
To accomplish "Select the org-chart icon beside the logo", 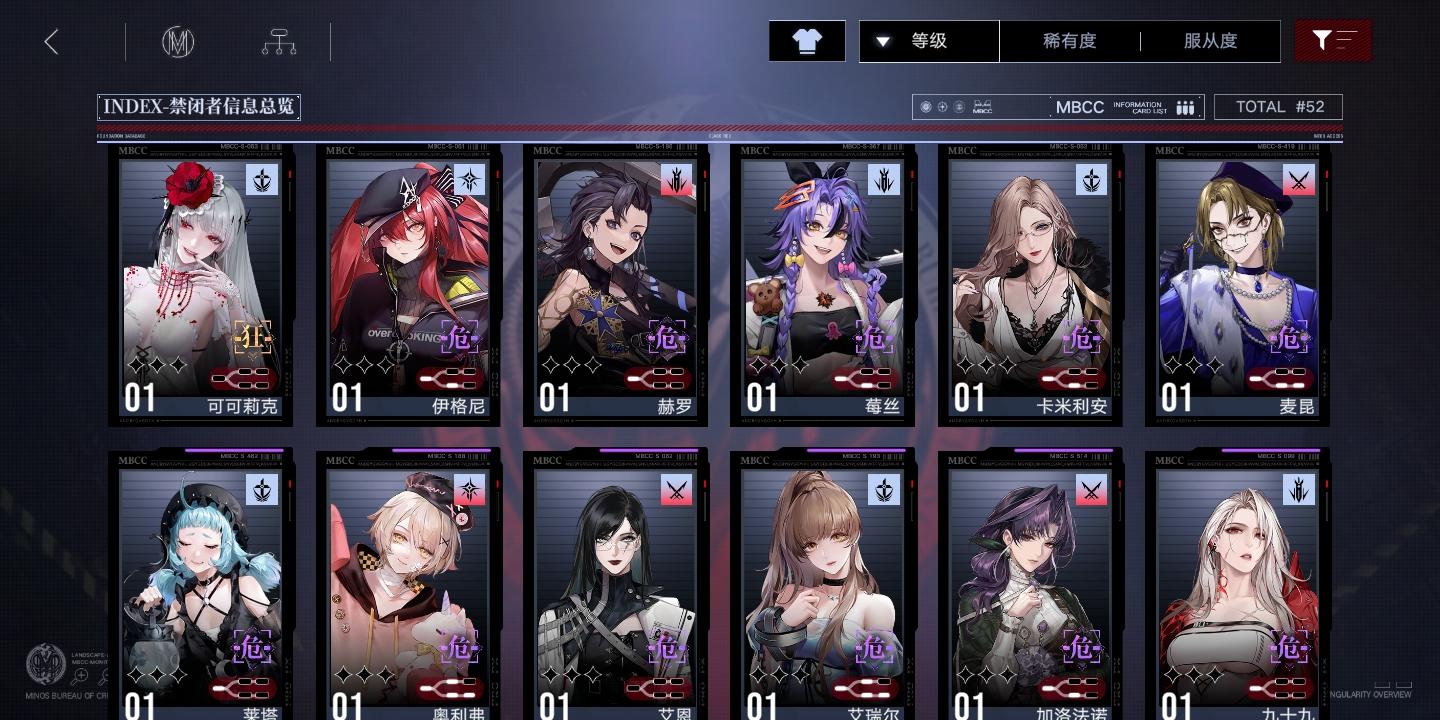I will tap(278, 41).
